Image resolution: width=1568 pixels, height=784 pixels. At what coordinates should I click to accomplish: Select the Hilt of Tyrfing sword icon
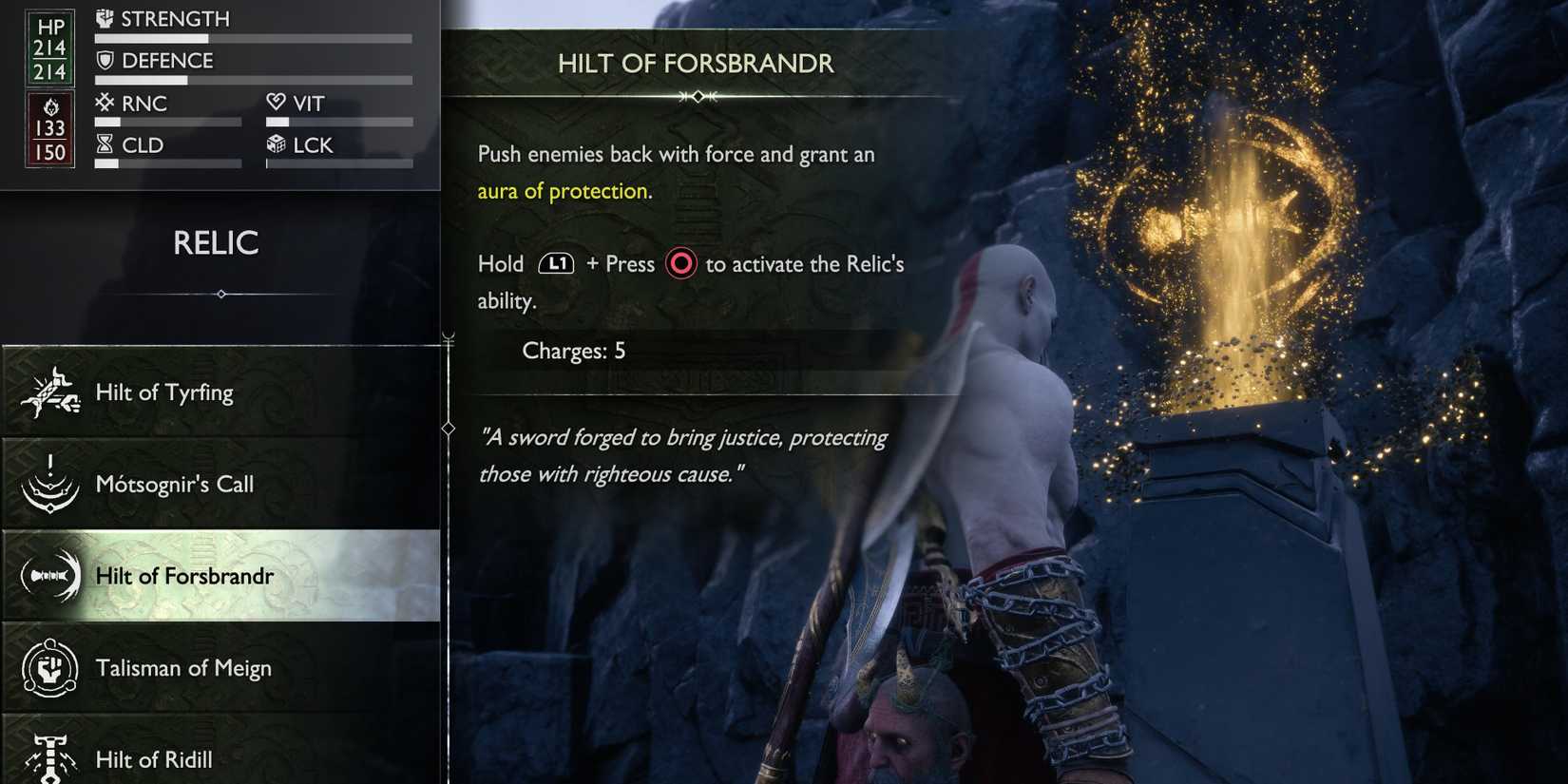point(52,390)
